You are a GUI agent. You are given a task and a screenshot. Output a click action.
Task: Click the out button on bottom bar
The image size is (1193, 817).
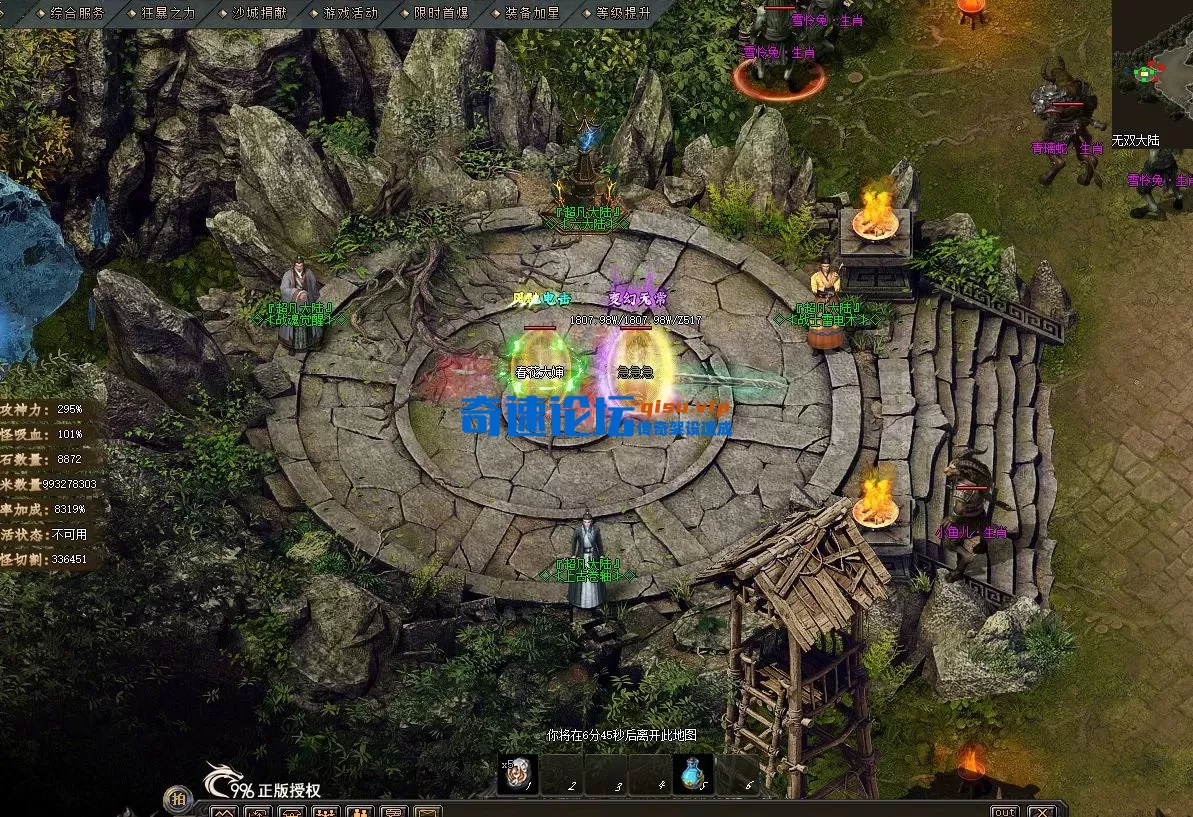click(1004, 810)
